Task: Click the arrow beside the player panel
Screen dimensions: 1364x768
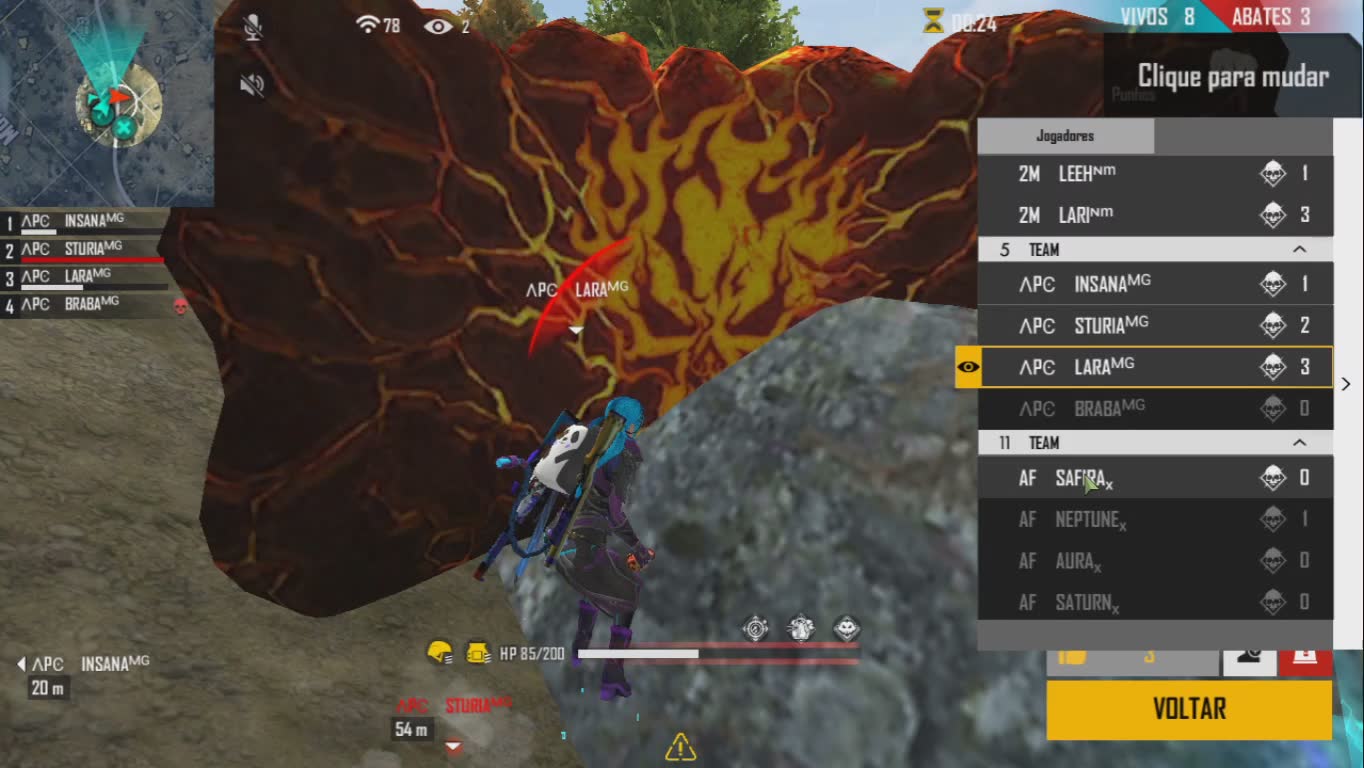Action: 1346,384
